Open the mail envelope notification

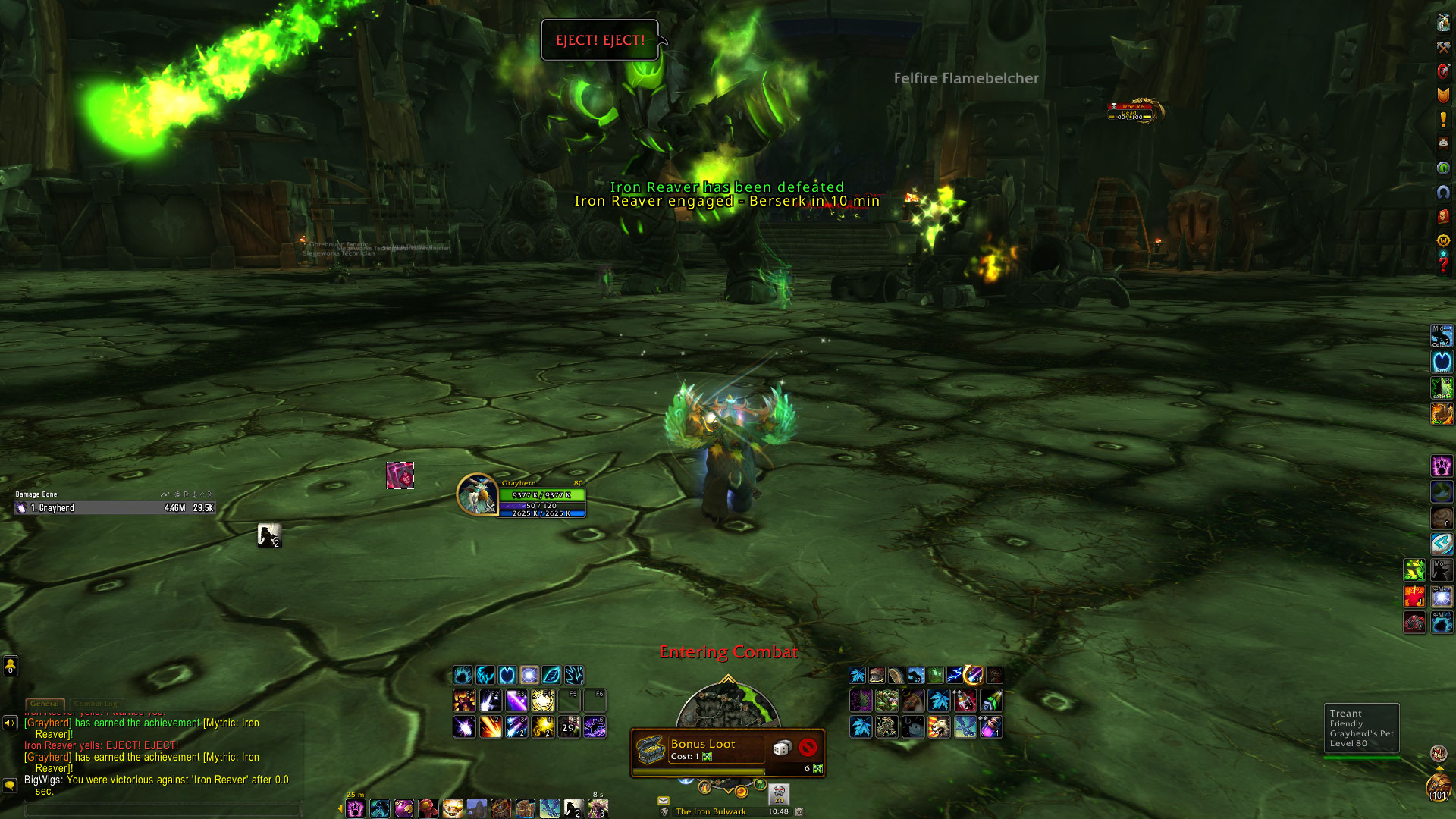(x=664, y=800)
